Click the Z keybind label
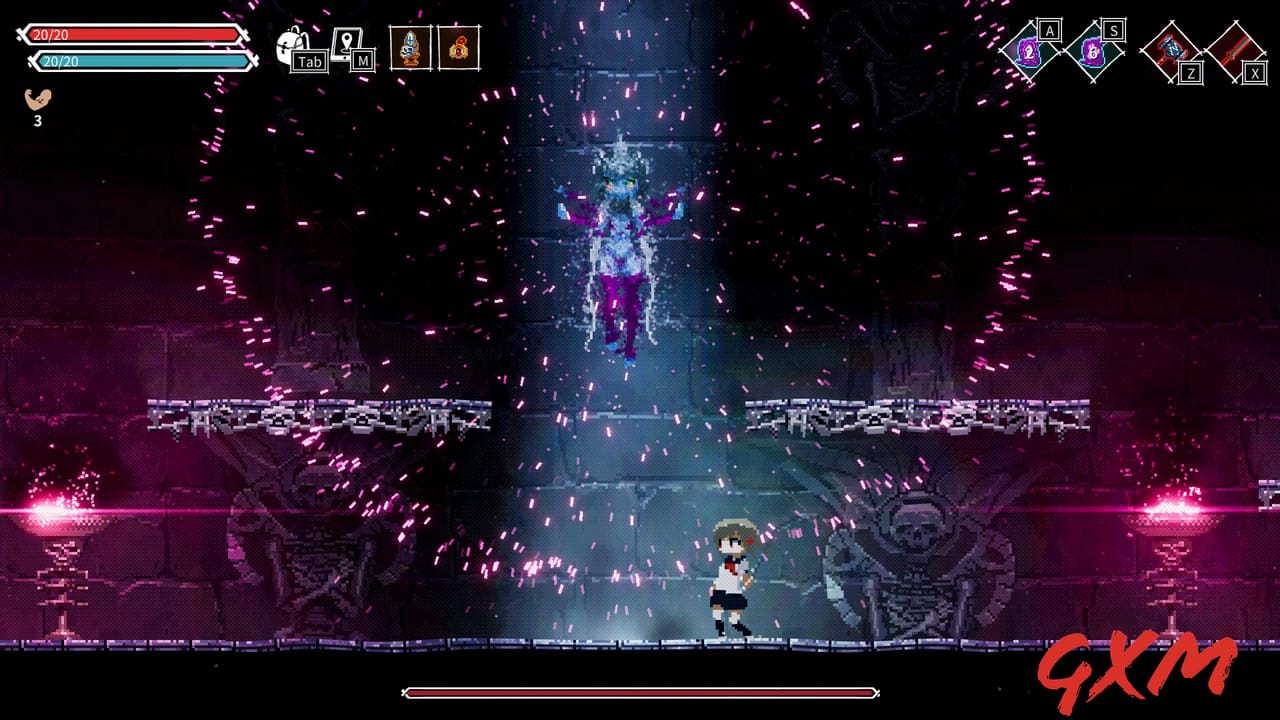The height and width of the screenshot is (720, 1280). 1190,73
